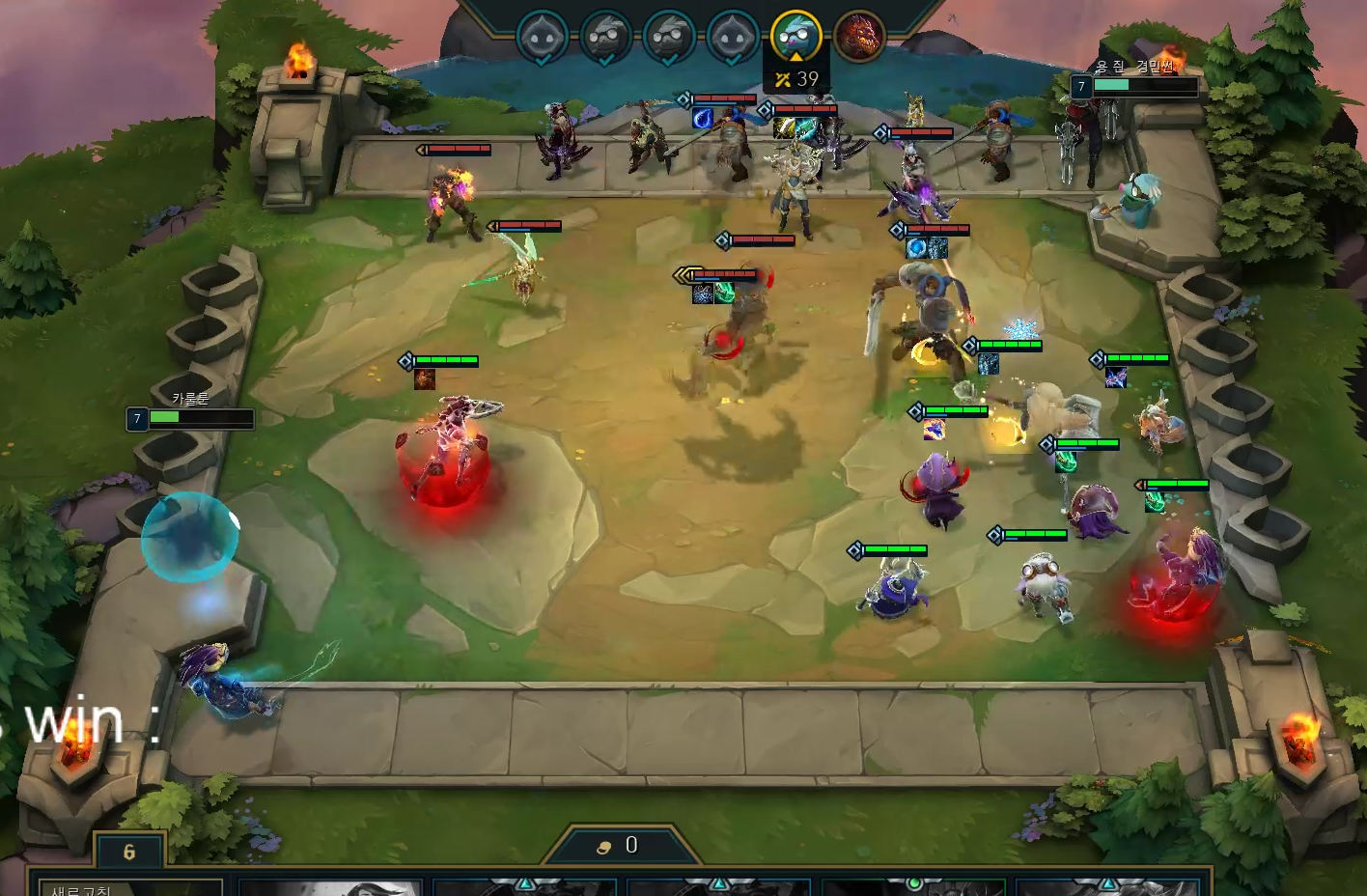1367x896 pixels.
Task: Choose the grayscale portrait shop card
Action: pos(328,887)
